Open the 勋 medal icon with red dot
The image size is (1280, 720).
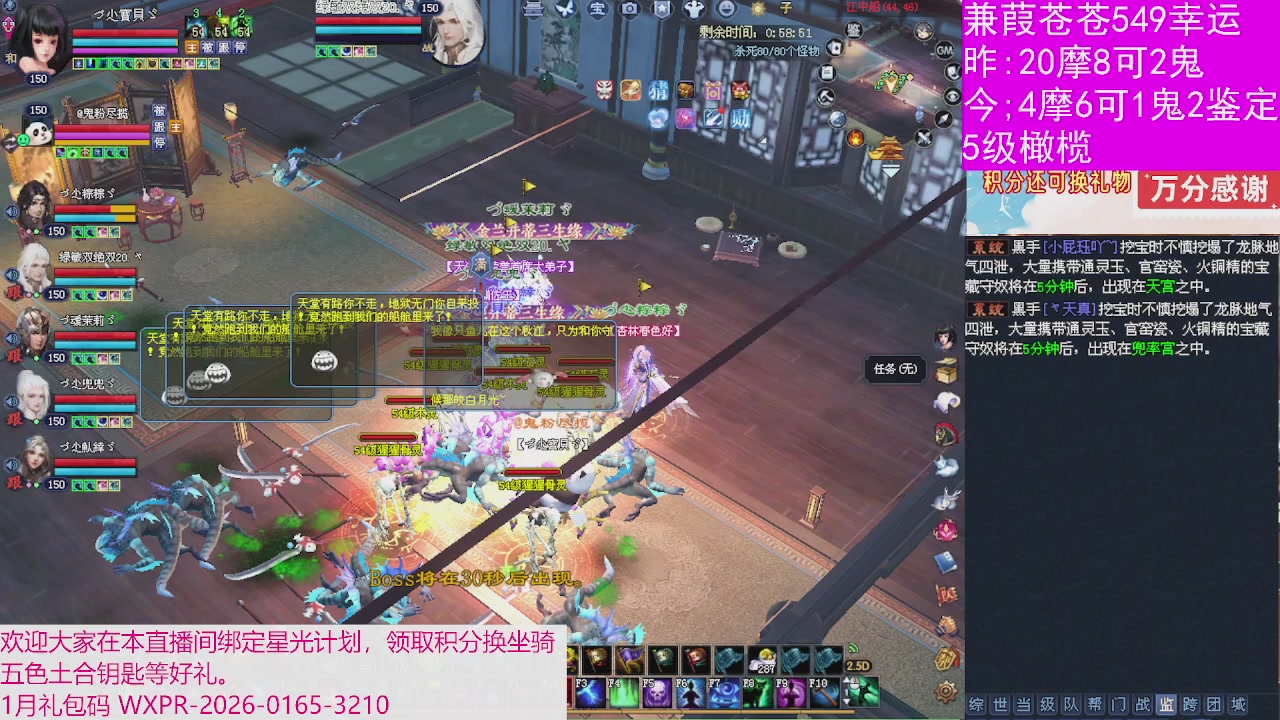click(740, 118)
